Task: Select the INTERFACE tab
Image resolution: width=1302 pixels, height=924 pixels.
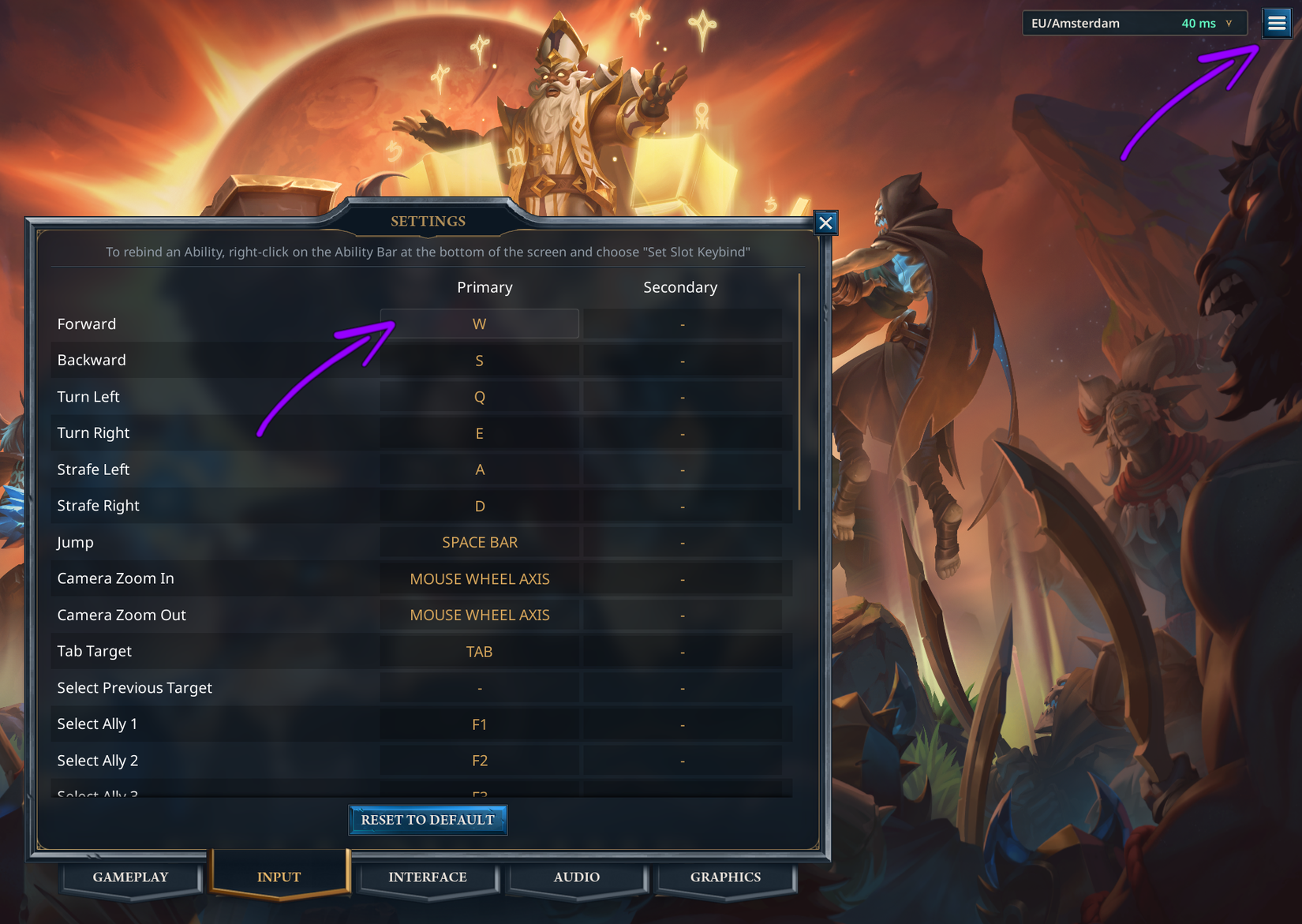Action: coord(427,877)
